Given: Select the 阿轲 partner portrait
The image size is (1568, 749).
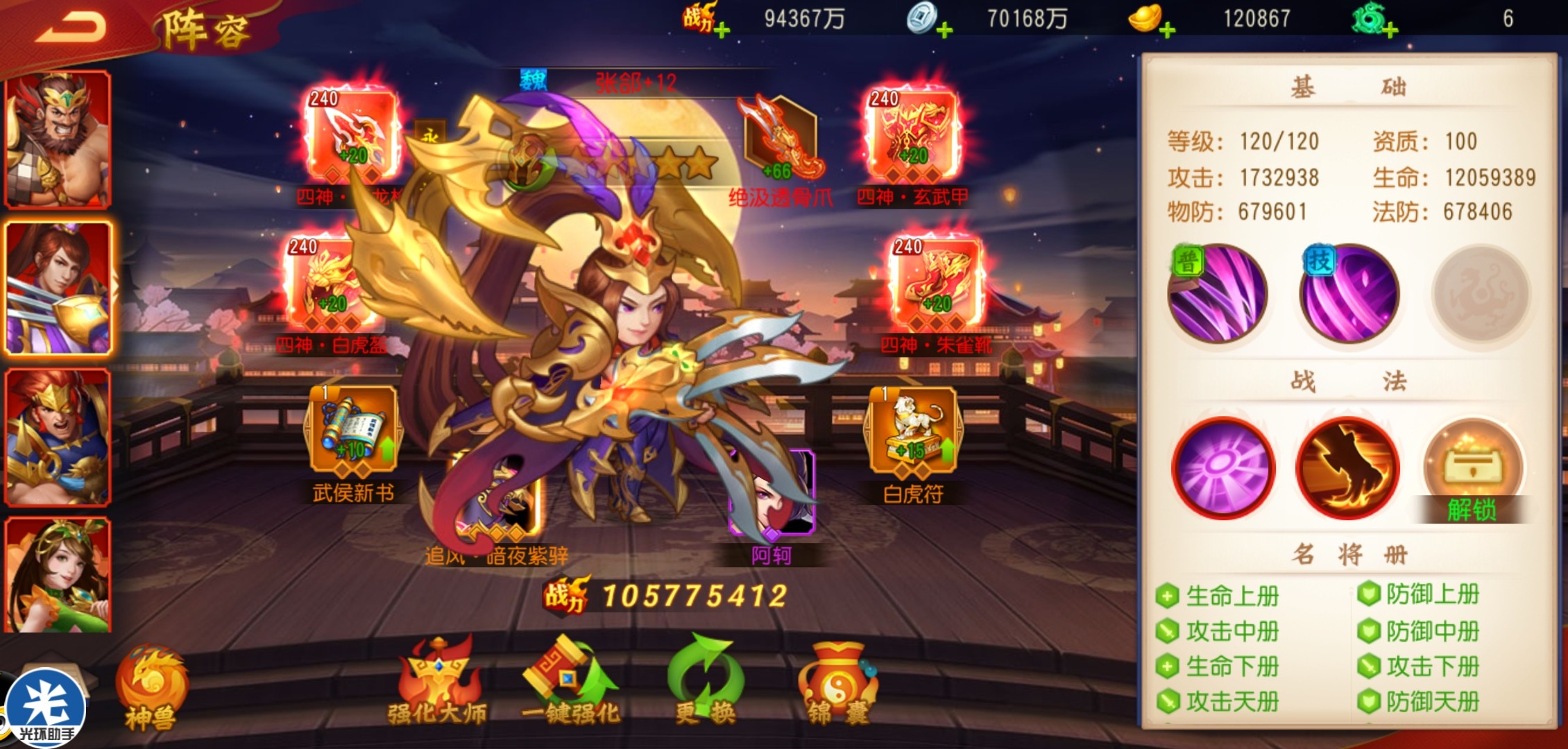Looking at the screenshot, I should coord(772,494).
